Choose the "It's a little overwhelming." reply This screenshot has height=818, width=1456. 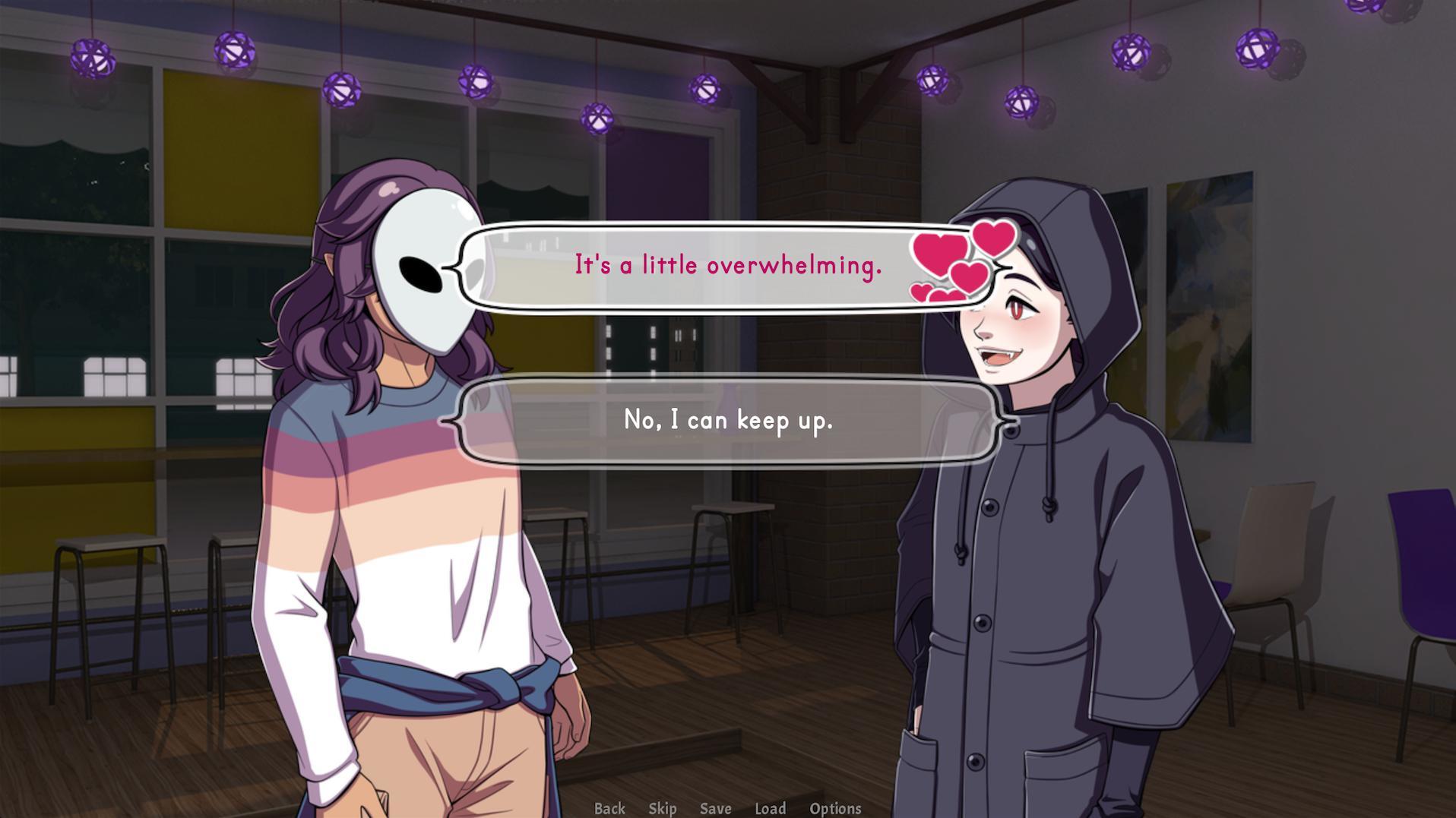tap(728, 265)
